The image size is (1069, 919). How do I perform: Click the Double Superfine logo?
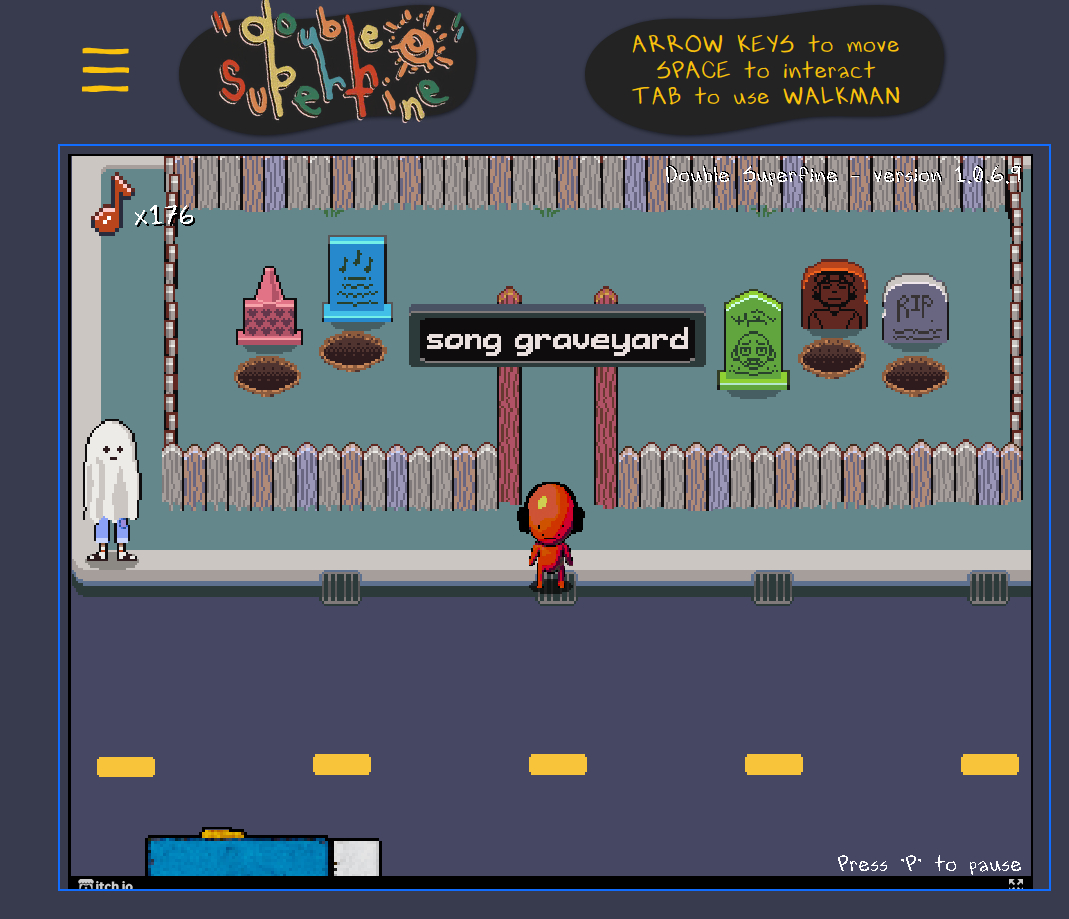point(329,65)
